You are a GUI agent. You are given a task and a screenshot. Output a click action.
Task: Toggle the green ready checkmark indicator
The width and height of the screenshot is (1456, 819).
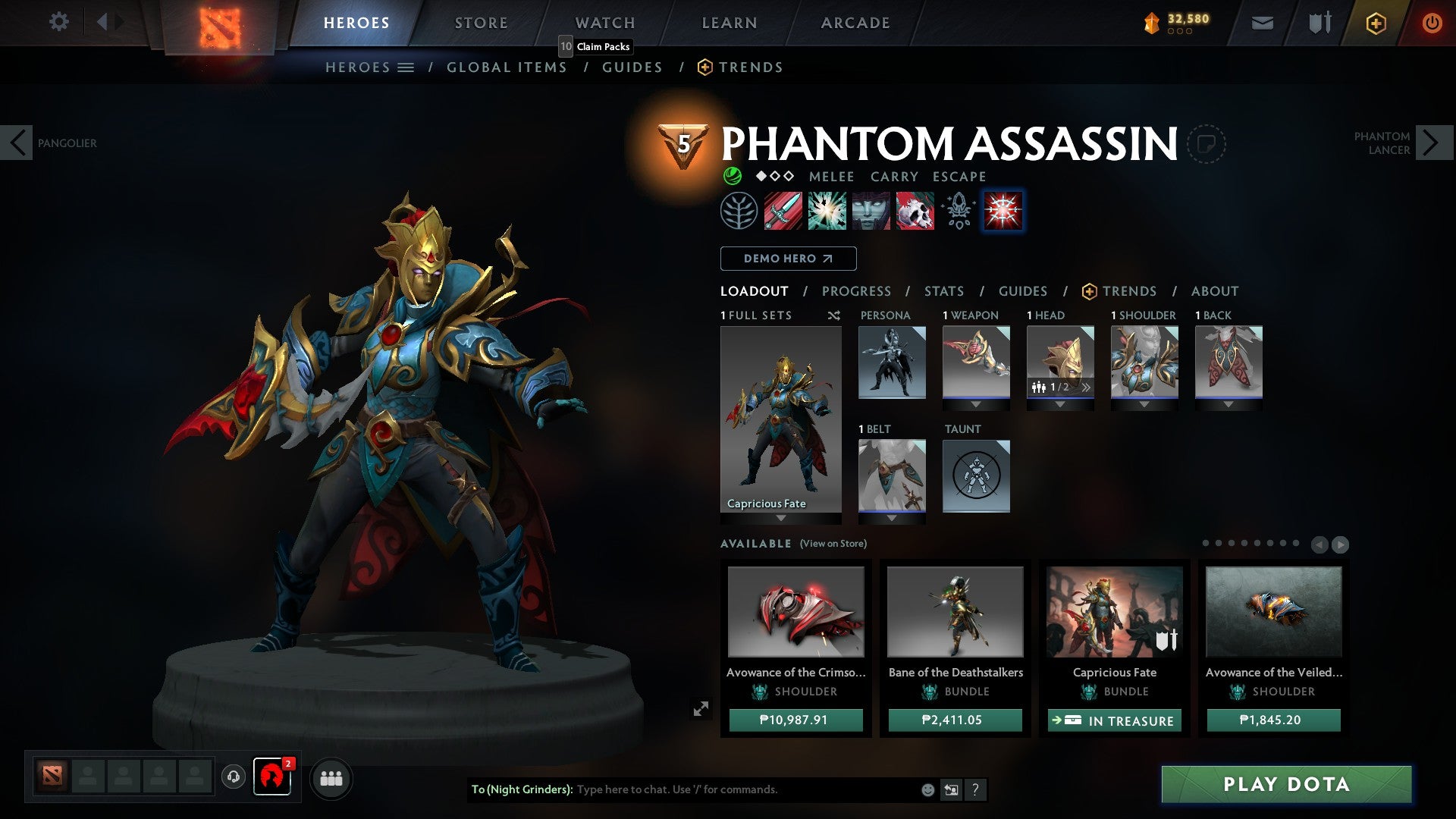tap(733, 176)
